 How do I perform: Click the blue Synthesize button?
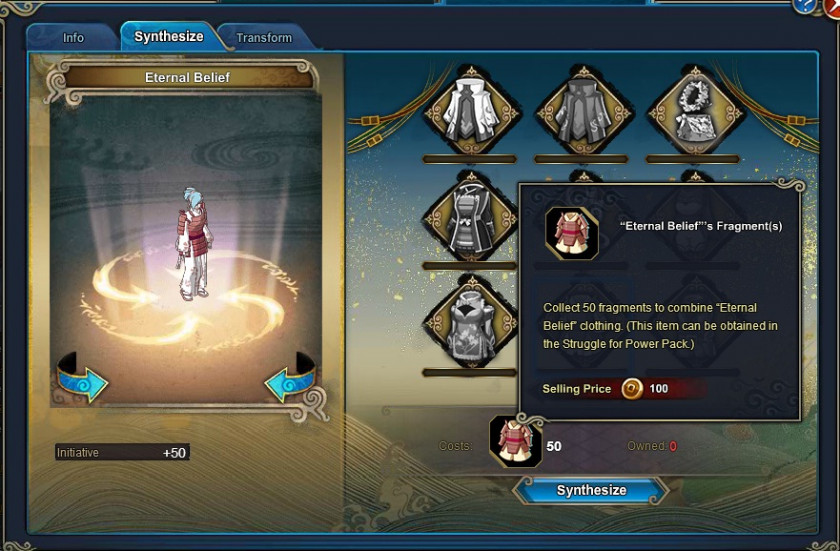tap(591, 490)
